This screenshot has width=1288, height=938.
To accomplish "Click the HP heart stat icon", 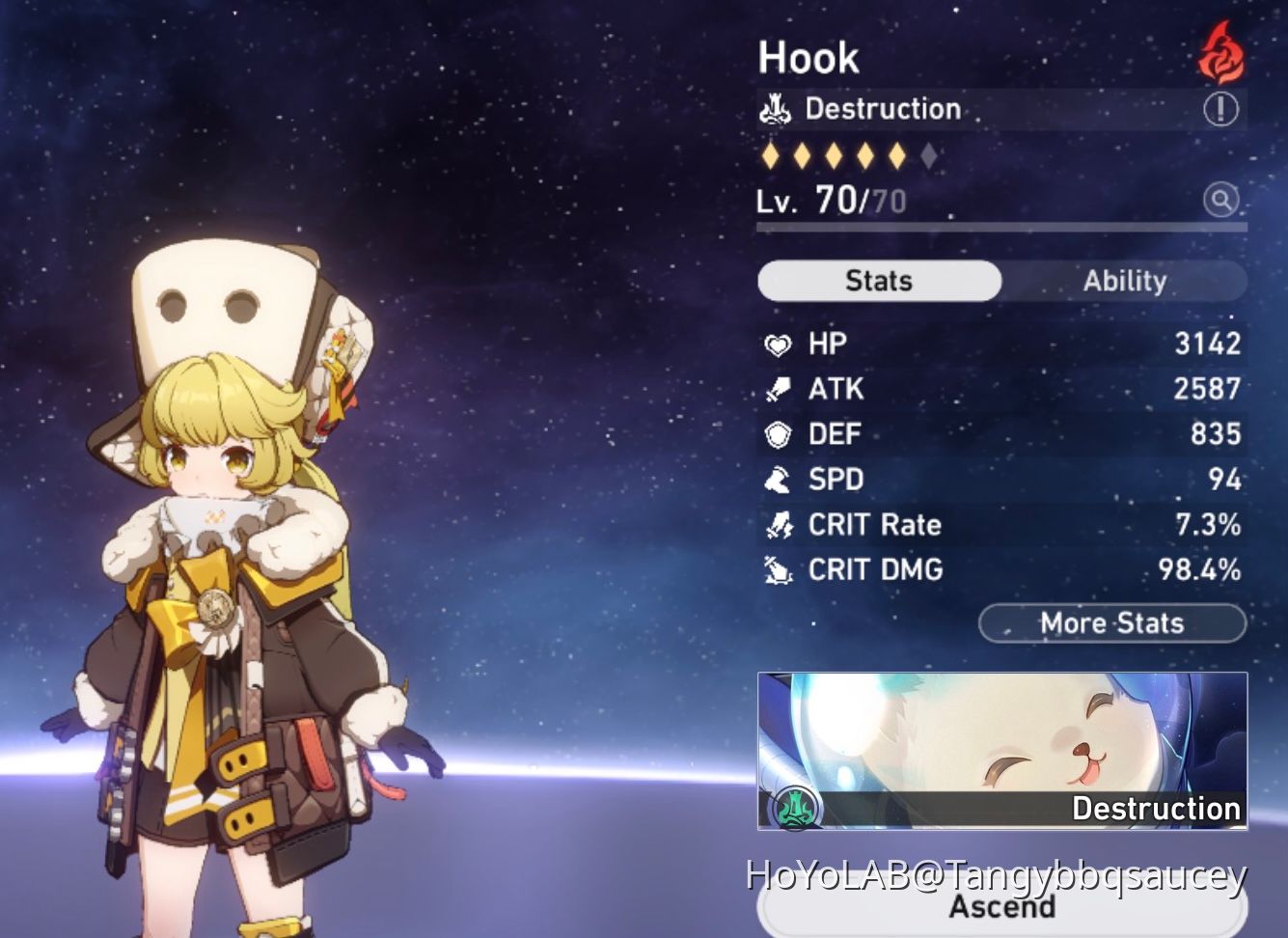I will 779,344.
